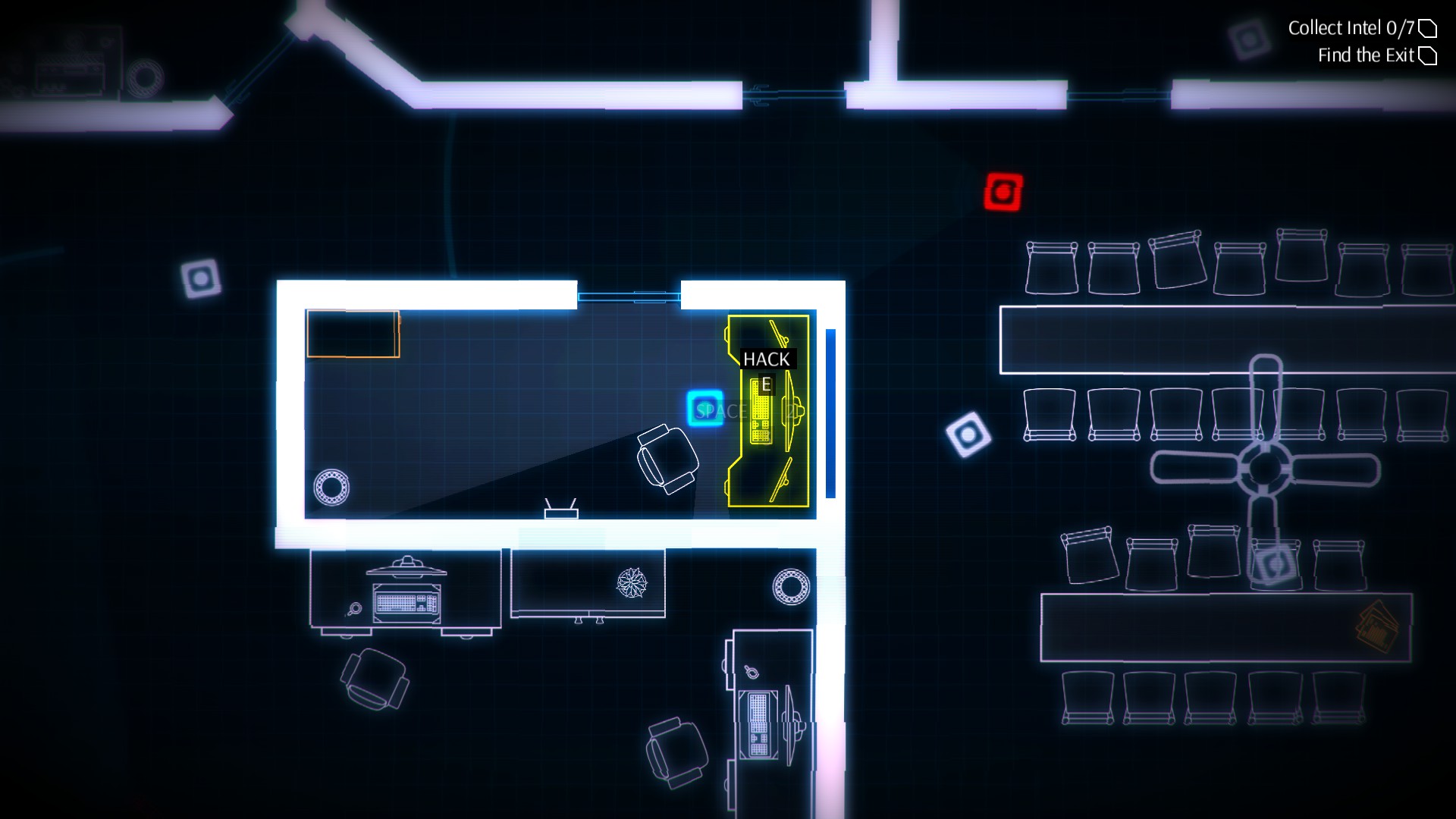1456x819 pixels.
Task: Click the white diamond tile beside conference chairs
Action: coord(968,436)
